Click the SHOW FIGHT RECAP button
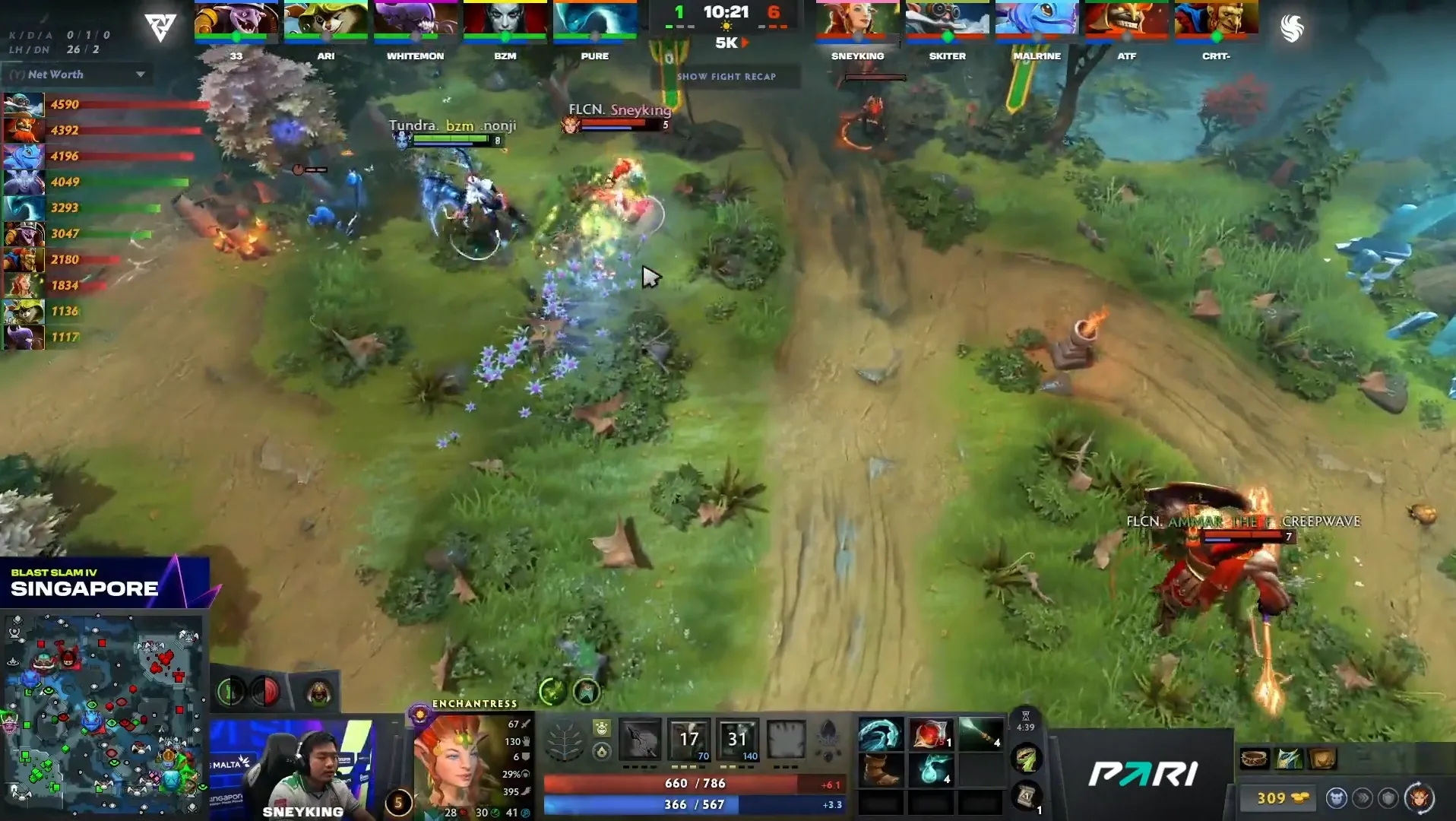The image size is (1456, 821). click(x=728, y=76)
